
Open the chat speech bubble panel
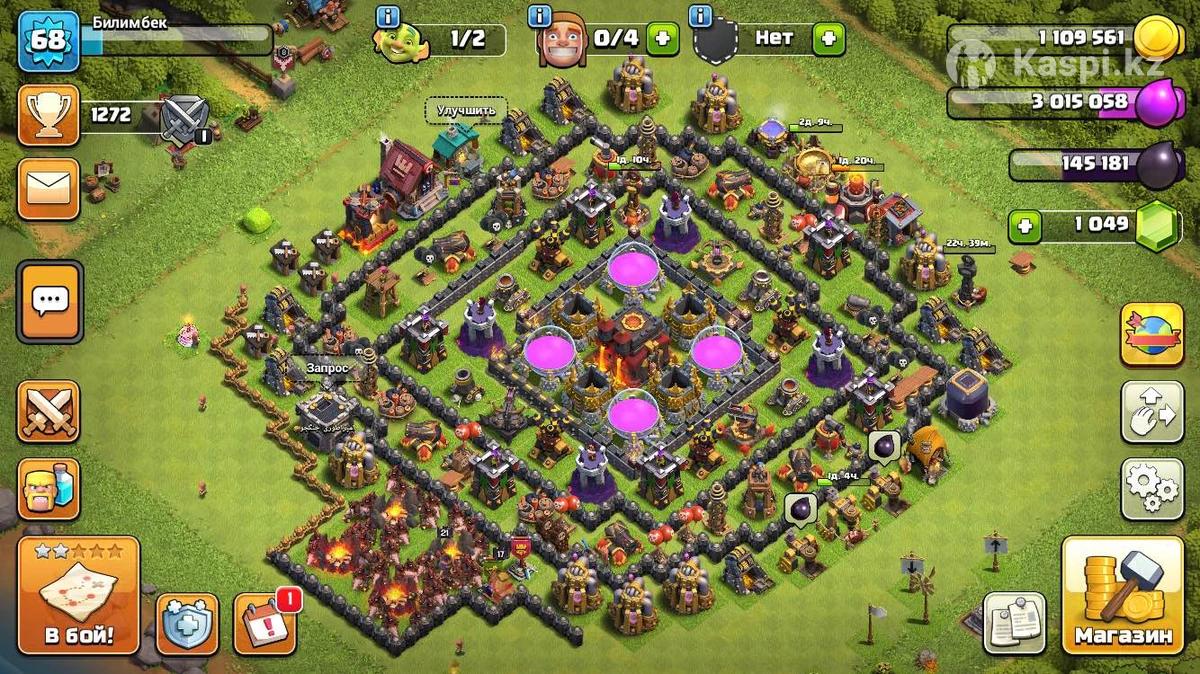tap(48, 301)
